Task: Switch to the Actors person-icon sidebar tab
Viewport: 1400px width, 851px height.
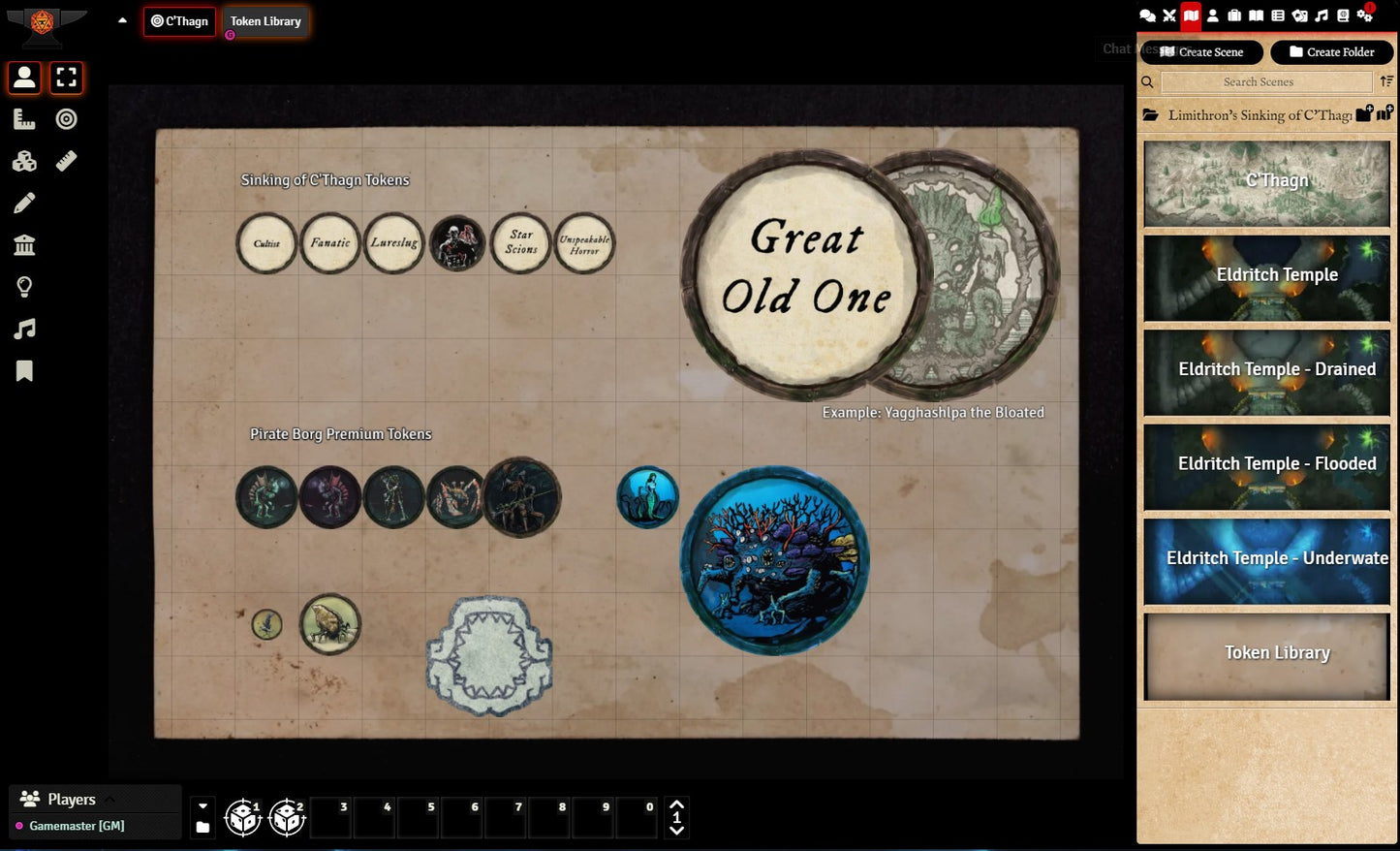Action: [x=1212, y=16]
